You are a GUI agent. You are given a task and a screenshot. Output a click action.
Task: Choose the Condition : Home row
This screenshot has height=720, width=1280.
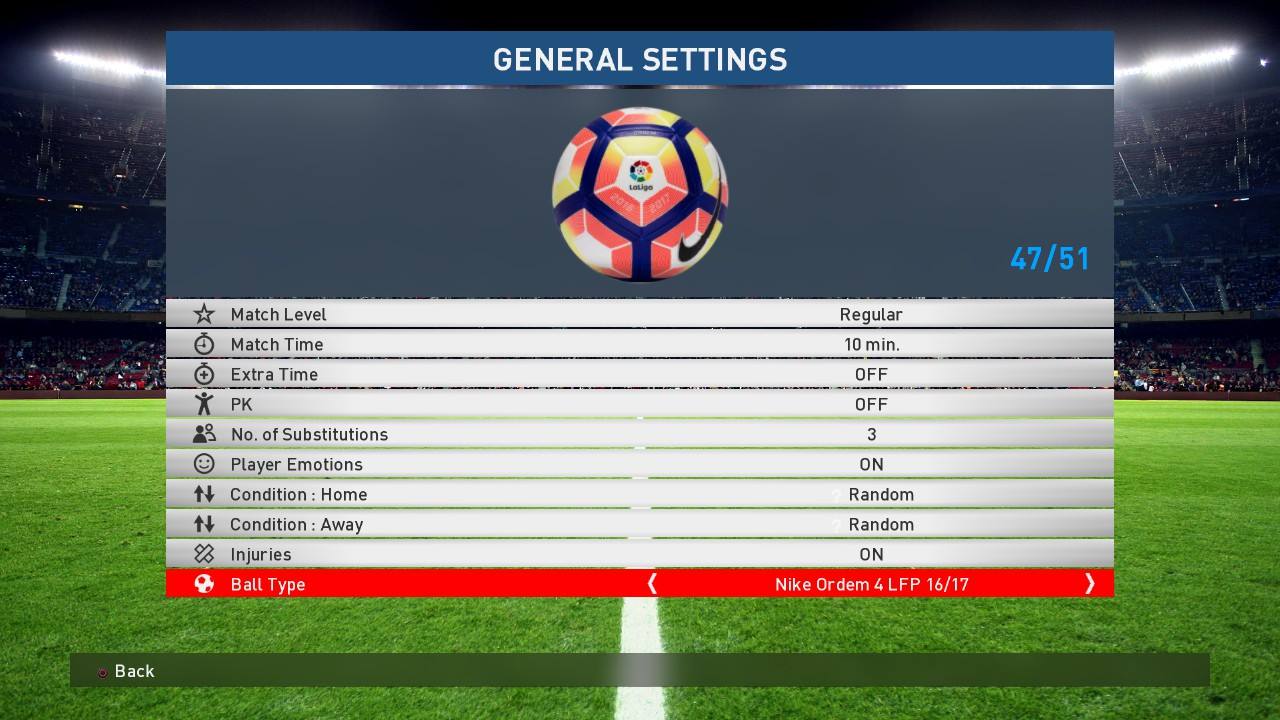coord(639,494)
